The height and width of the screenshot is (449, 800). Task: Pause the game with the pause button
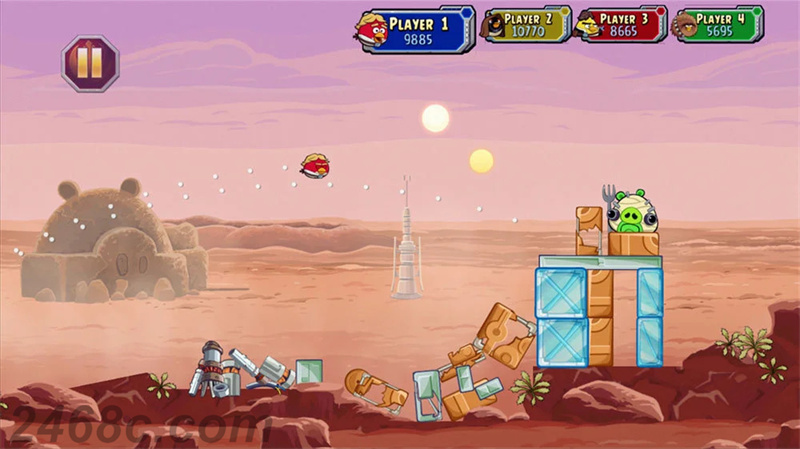[90, 64]
